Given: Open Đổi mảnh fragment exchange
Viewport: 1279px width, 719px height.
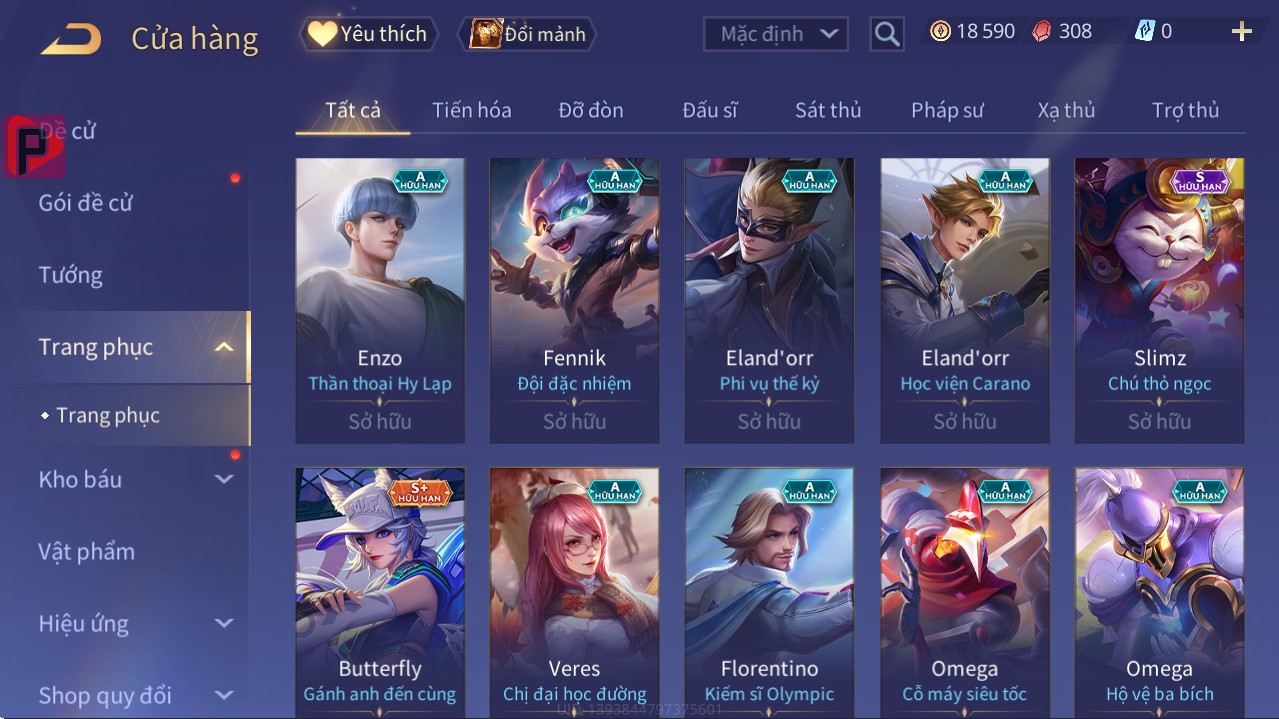Looking at the screenshot, I should click(528, 34).
